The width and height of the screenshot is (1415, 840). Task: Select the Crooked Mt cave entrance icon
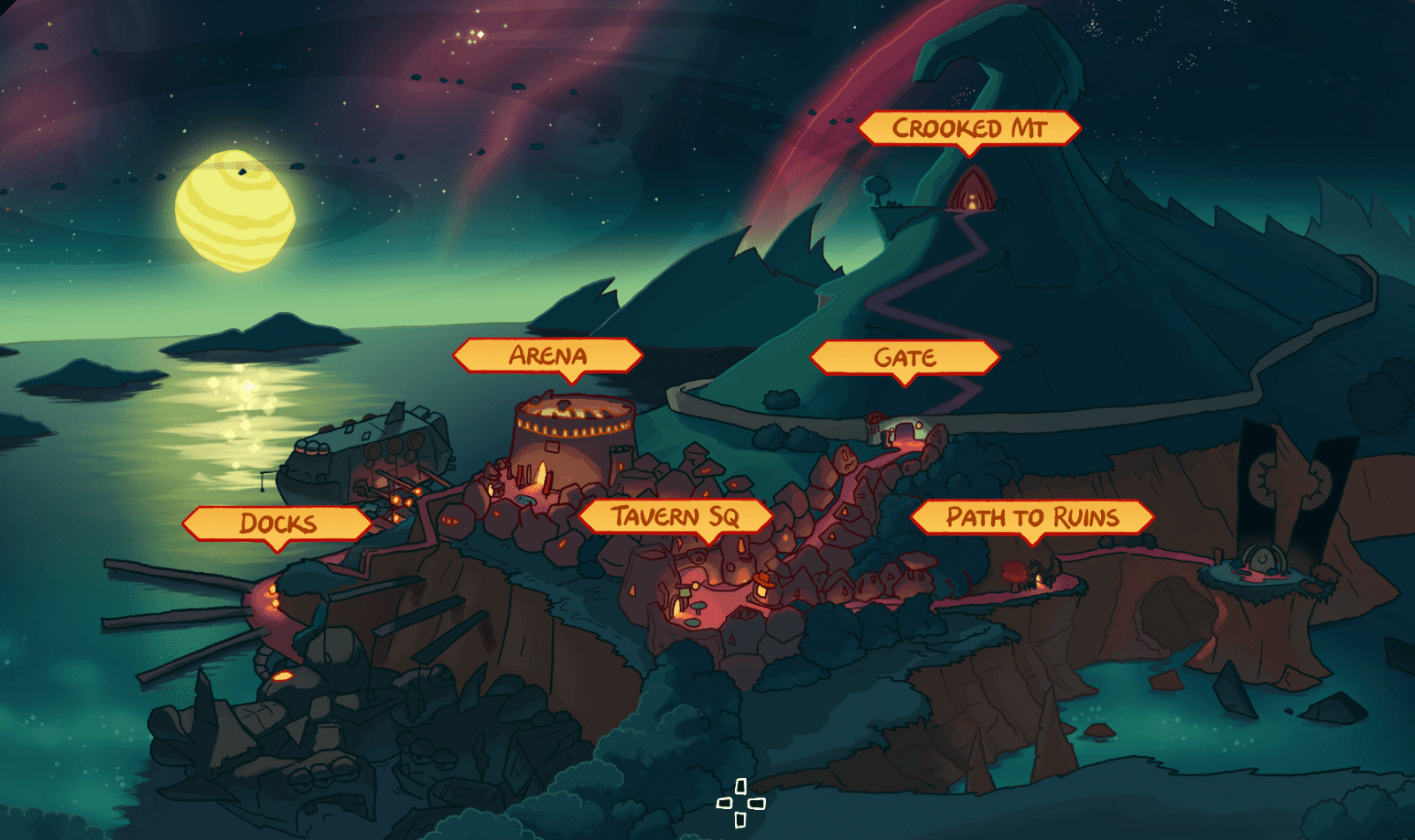(973, 193)
